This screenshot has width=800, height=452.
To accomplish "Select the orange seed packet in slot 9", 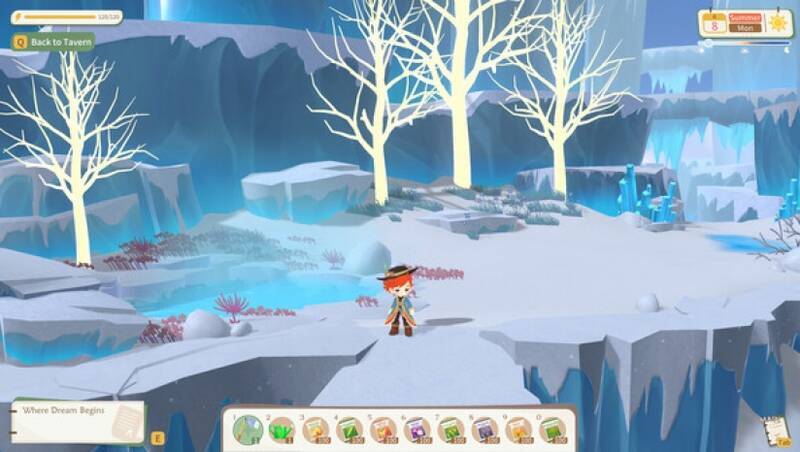I will (519, 430).
